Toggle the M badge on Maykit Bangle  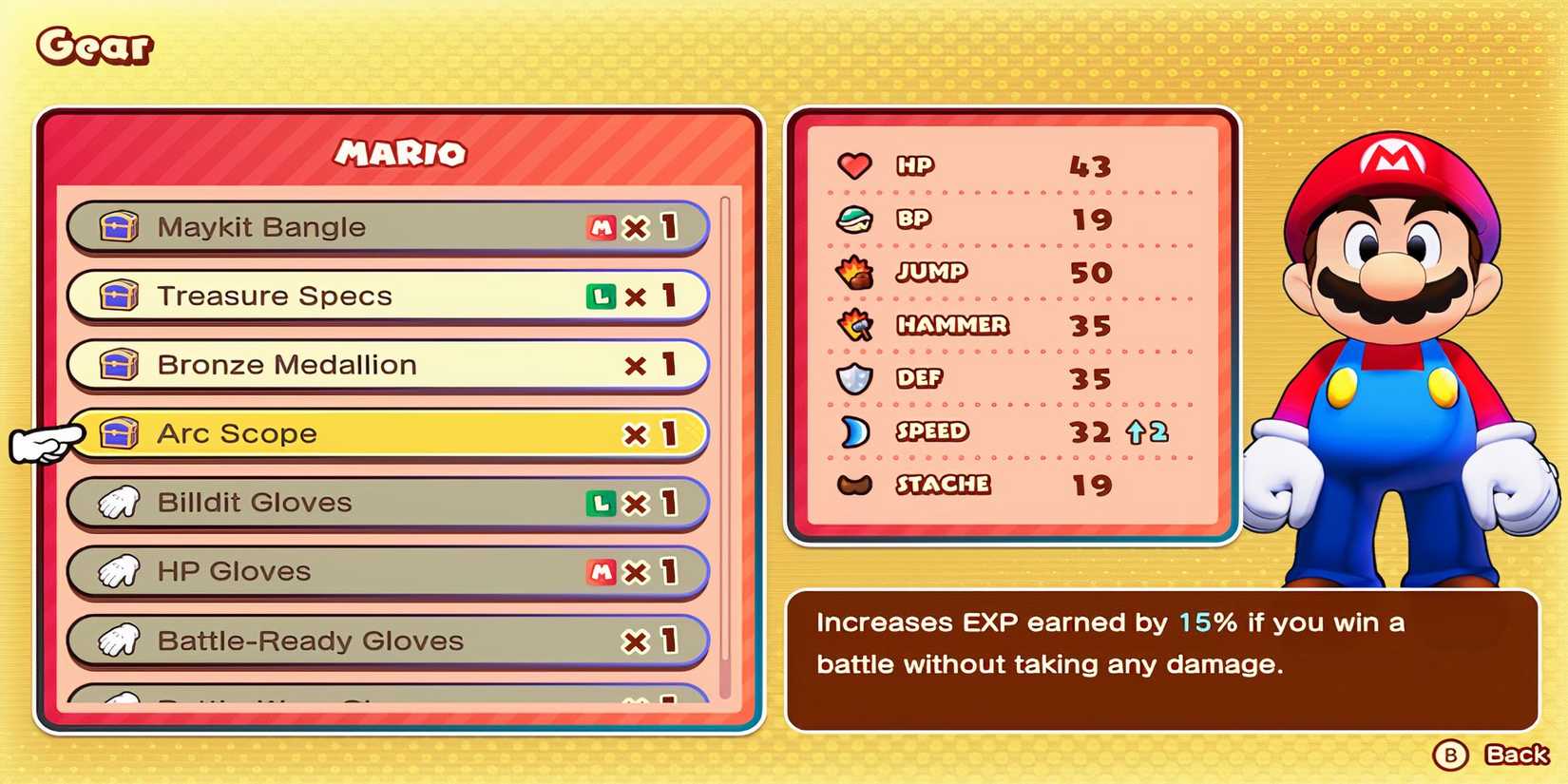tap(600, 226)
